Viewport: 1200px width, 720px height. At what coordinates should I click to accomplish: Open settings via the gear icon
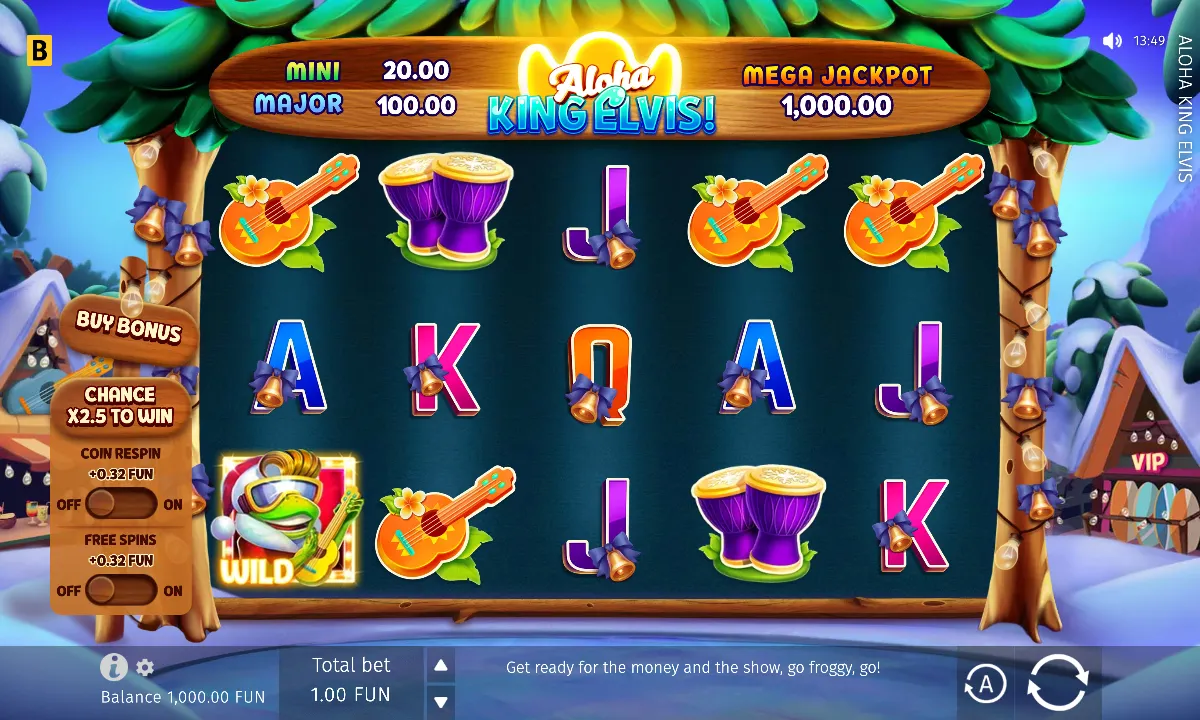coord(145,667)
